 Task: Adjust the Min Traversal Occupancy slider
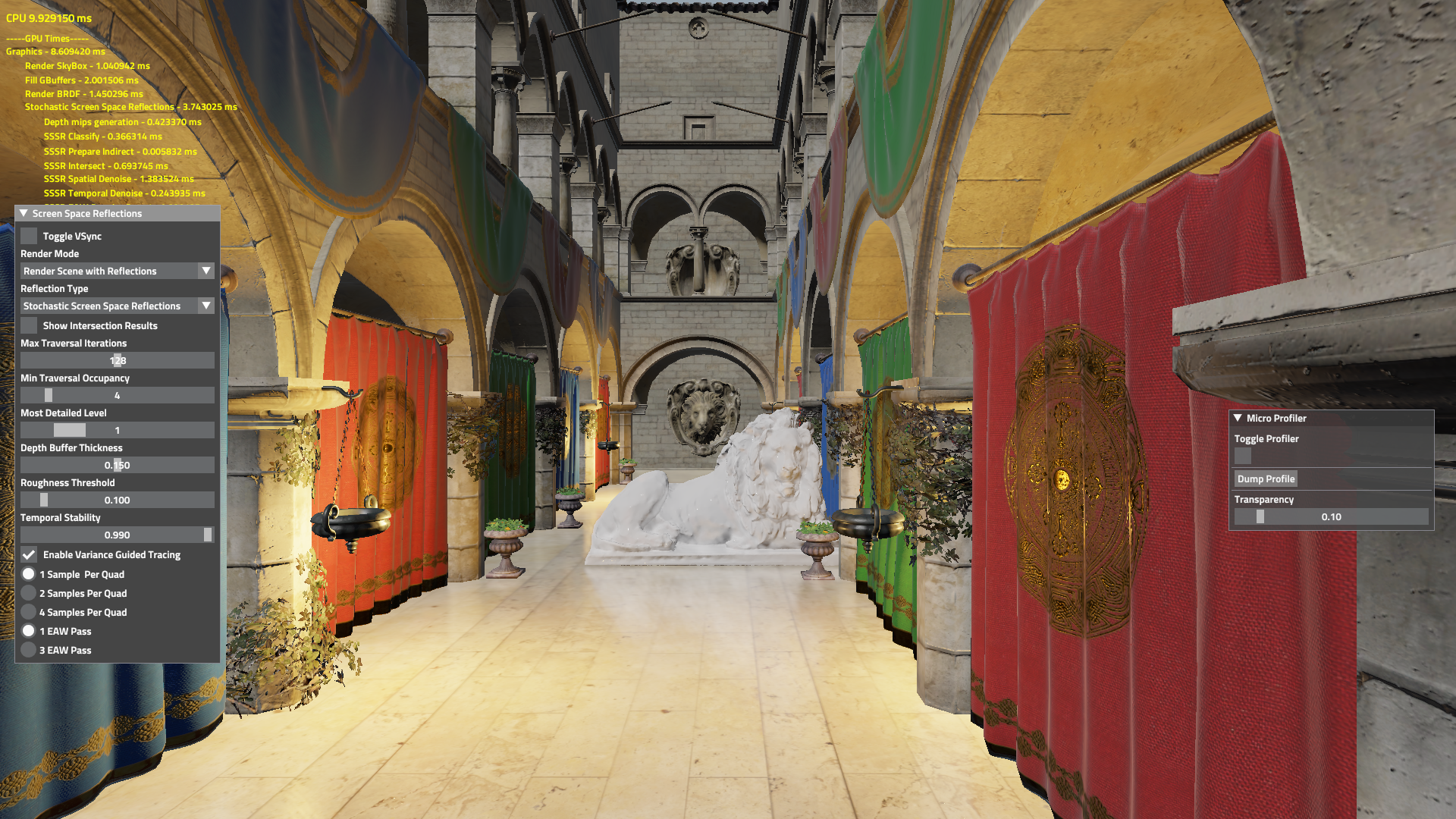(x=117, y=394)
